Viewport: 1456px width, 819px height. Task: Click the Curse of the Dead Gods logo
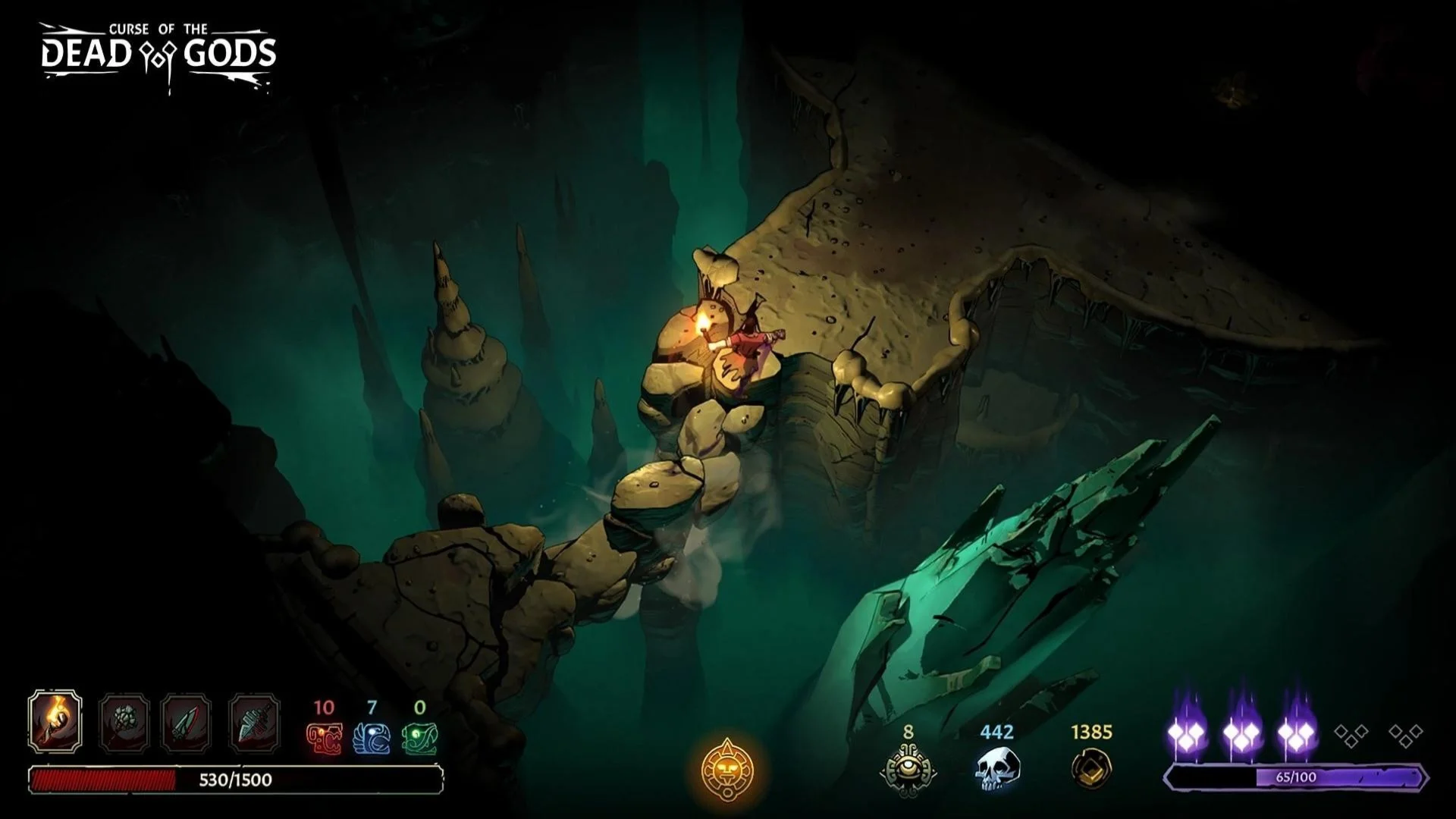(158, 55)
